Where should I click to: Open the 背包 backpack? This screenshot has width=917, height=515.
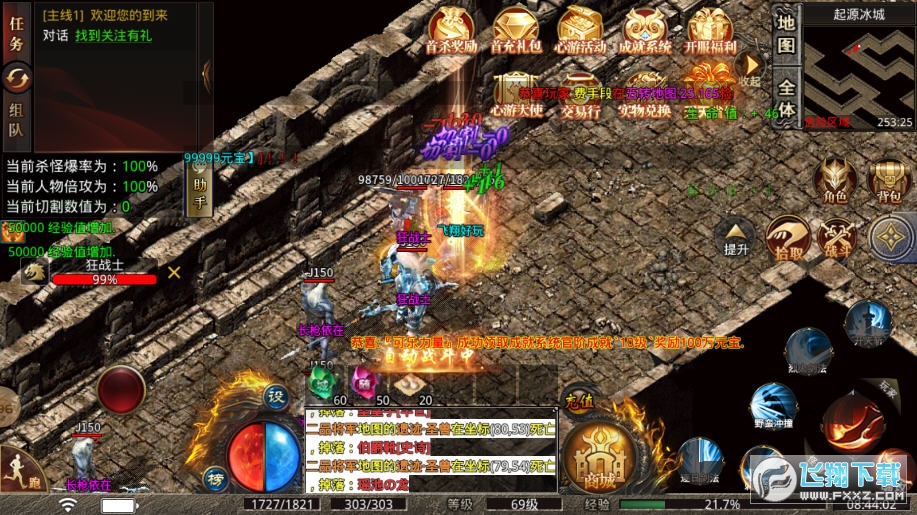pos(888,181)
